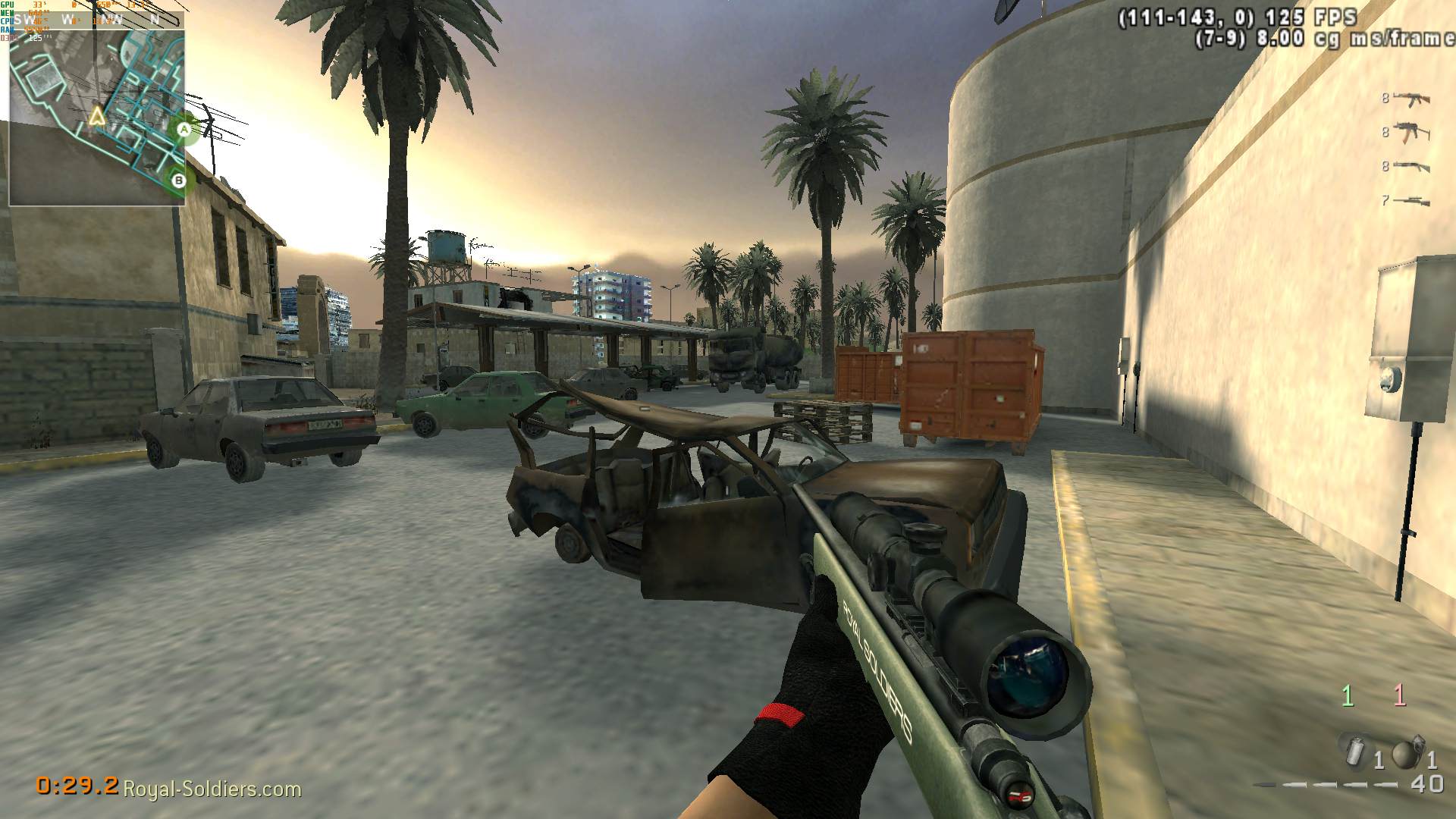Click the AK-47 icon in the killfeed
Viewport: 1456px width, 819px height.
tap(1412, 99)
